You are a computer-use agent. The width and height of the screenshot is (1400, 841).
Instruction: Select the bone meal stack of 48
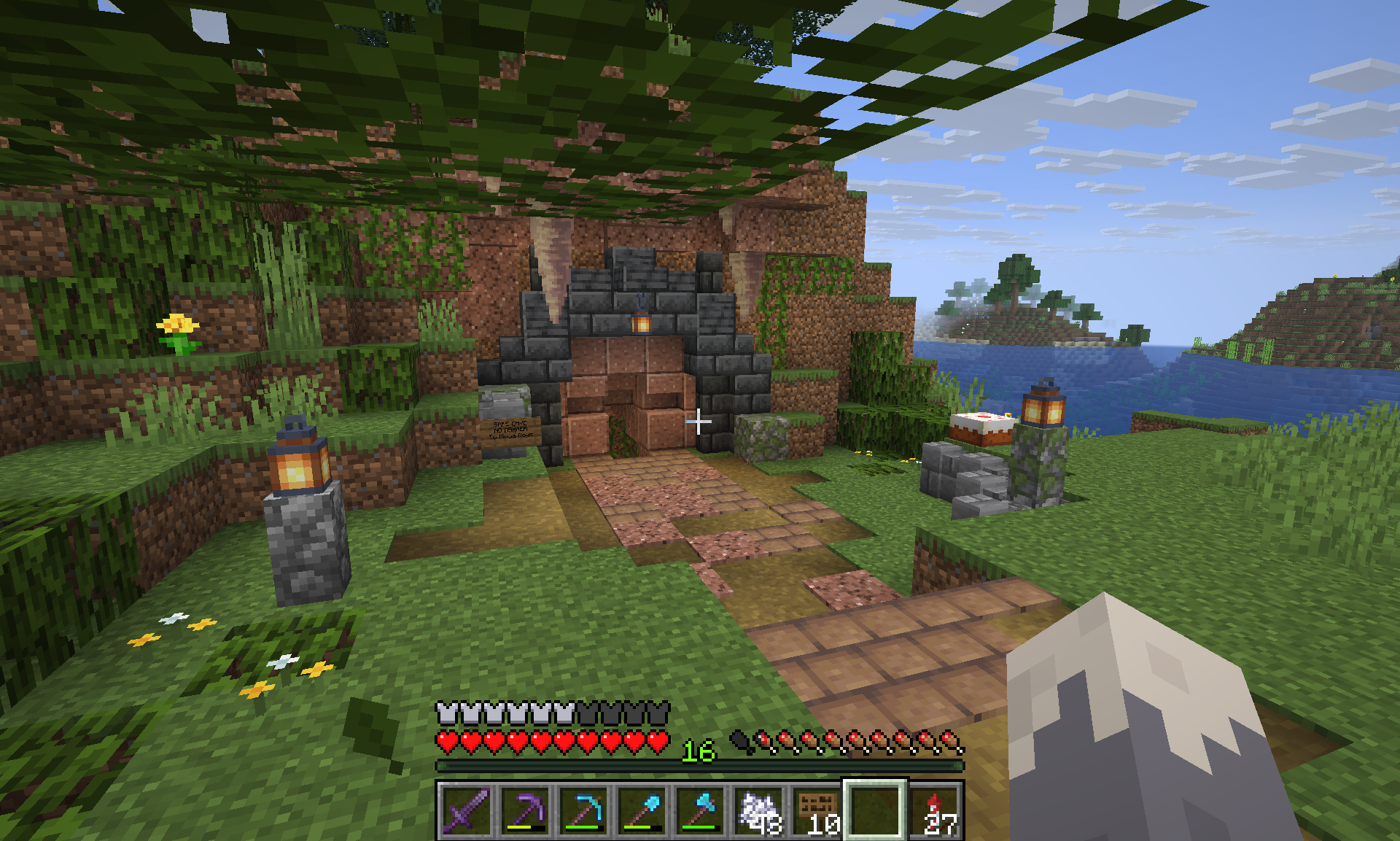[758, 810]
